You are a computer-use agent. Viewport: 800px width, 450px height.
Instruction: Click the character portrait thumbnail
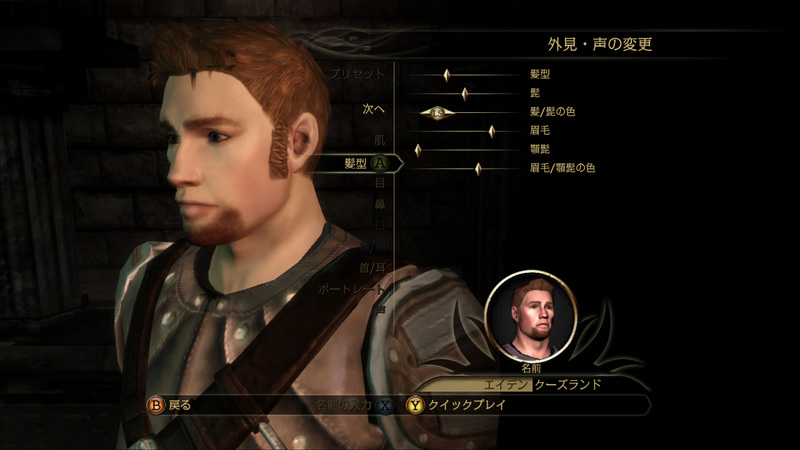tap(529, 317)
